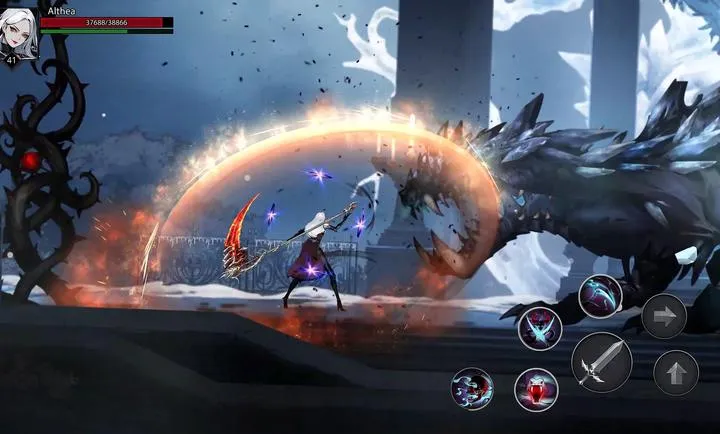The width and height of the screenshot is (720, 434).
Task: Cast the red snake head skill
Action: (x=536, y=389)
